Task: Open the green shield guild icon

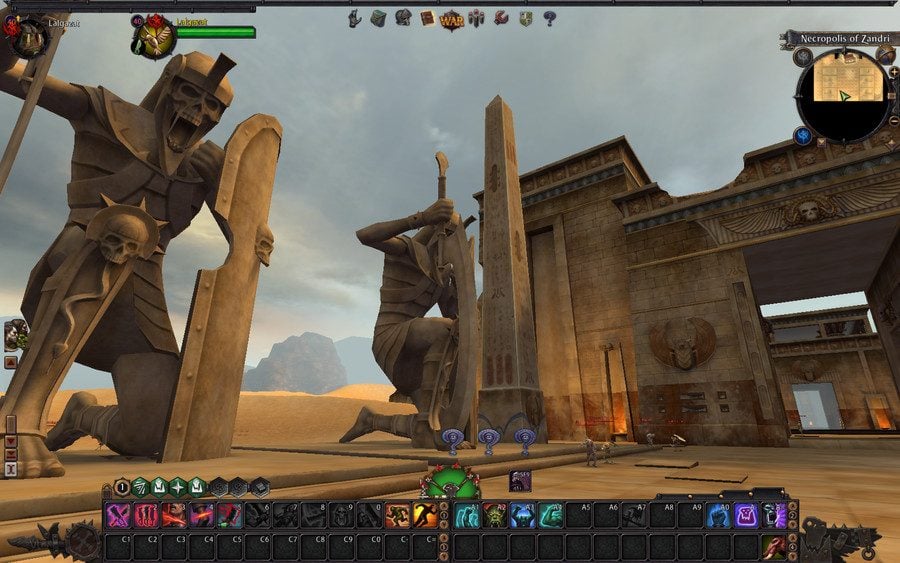Action: [x=525, y=18]
